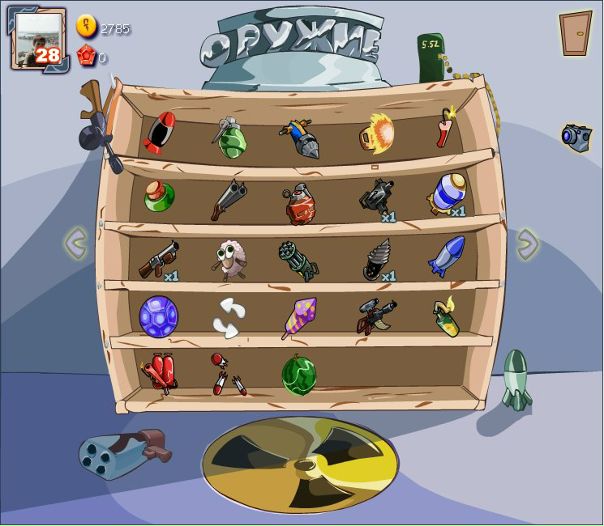Open the camera screenshot button
The image size is (604, 526).
coord(576,136)
